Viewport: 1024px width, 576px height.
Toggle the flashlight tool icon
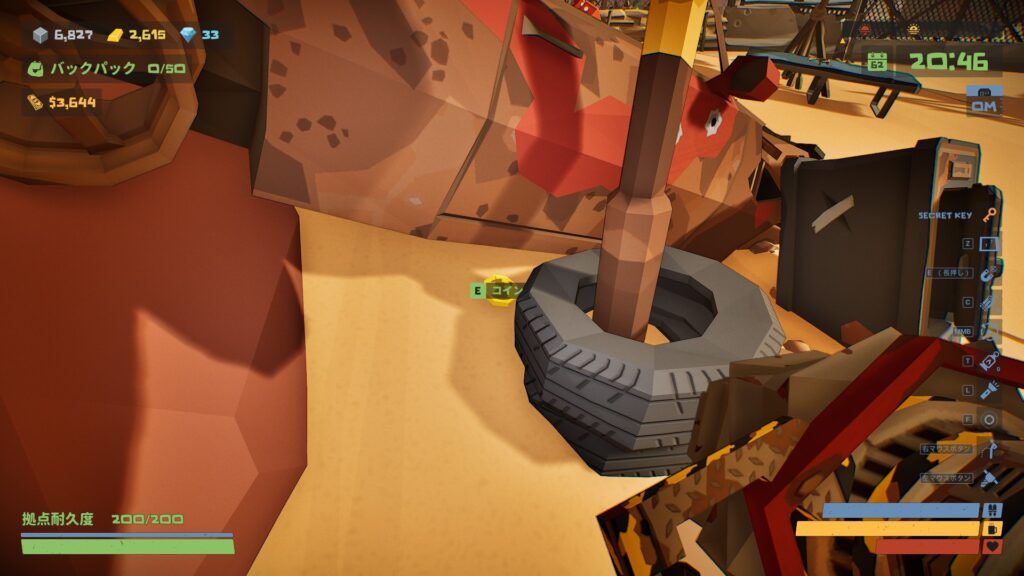[989, 390]
